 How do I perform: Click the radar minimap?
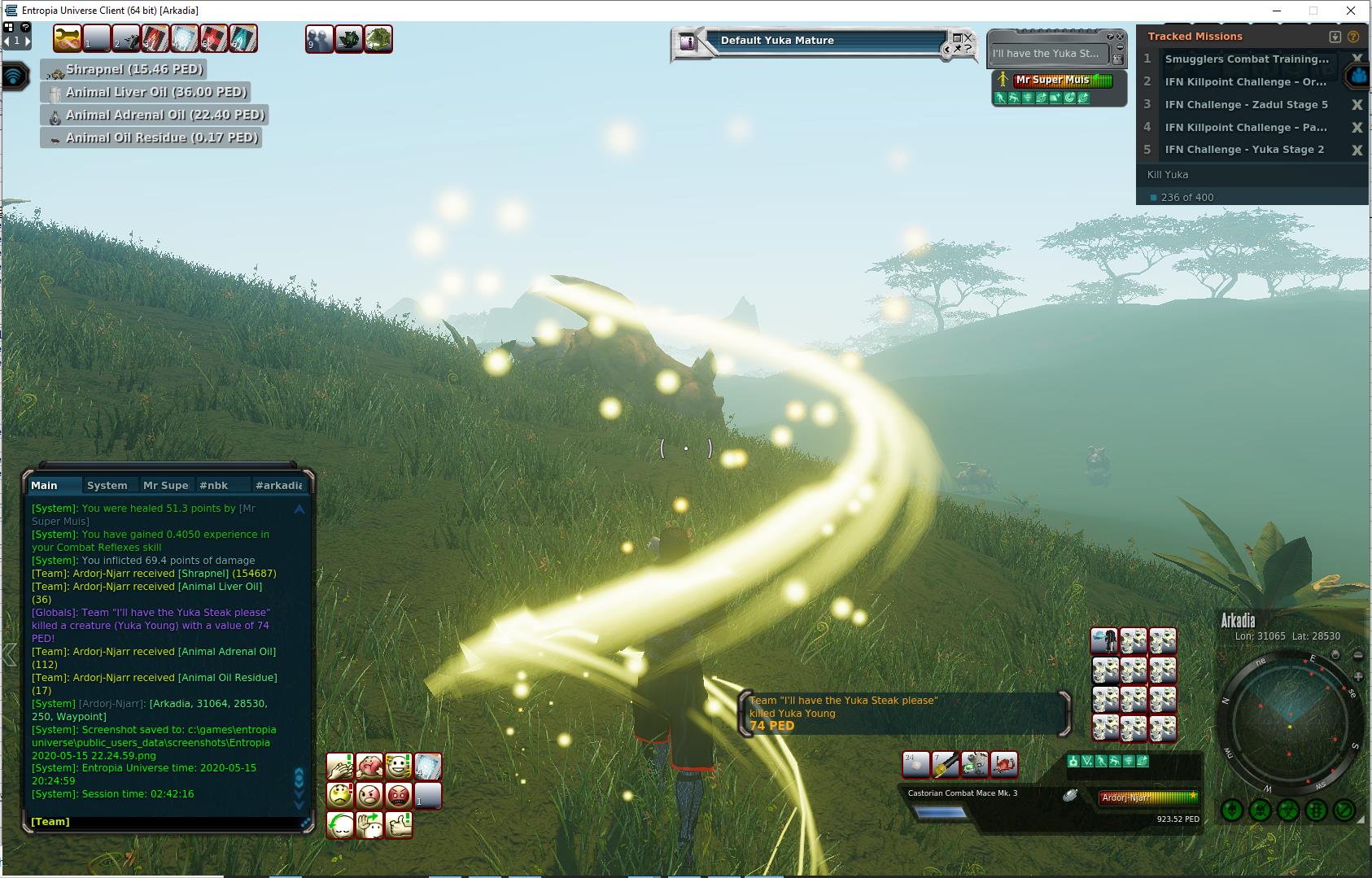pos(1289,722)
